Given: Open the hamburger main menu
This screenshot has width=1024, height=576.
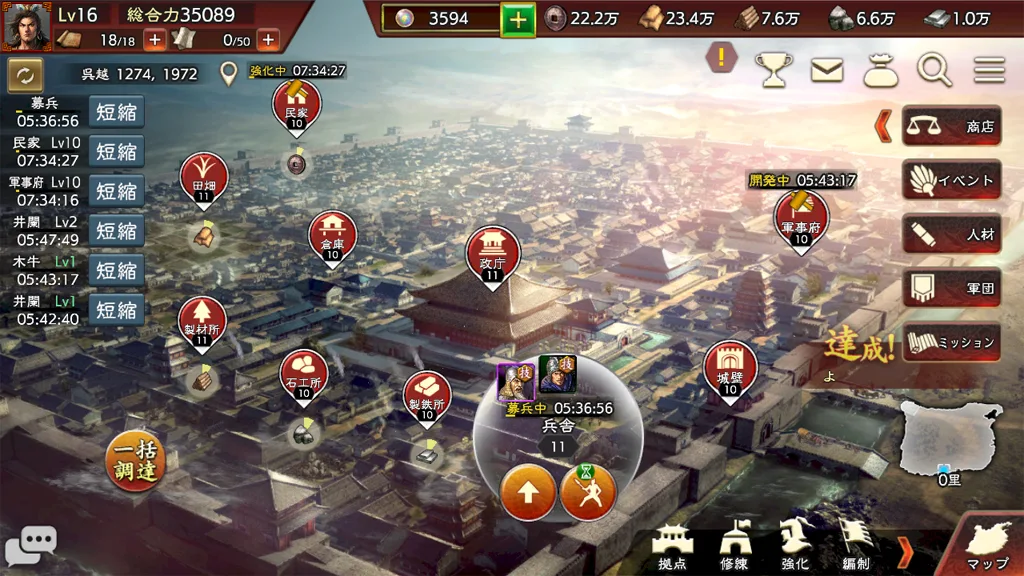Looking at the screenshot, I should pyautogui.click(x=989, y=70).
